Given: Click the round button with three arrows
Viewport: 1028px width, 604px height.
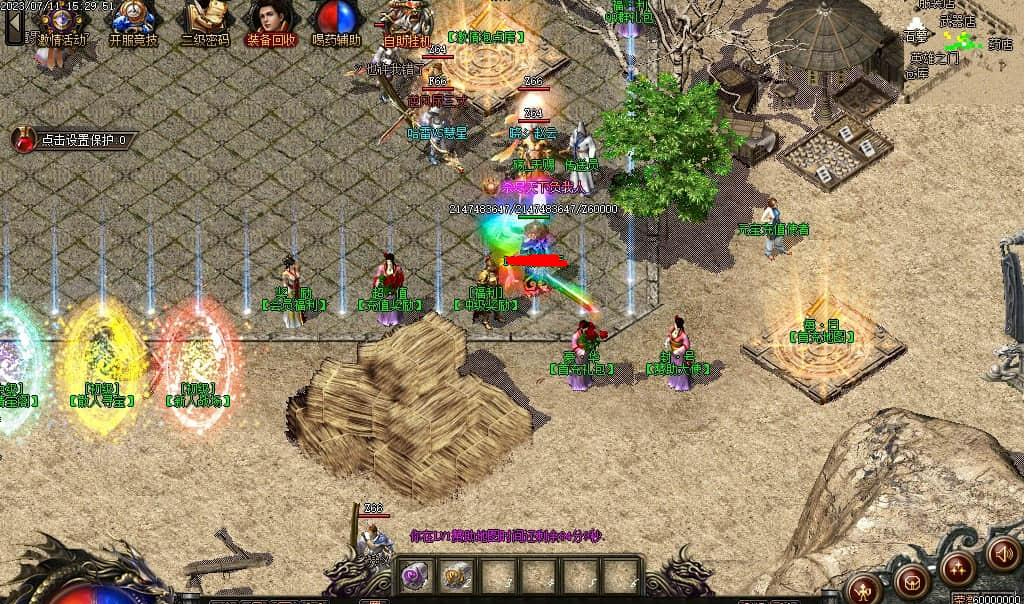Looking at the screenshot, I should click(x=958, y=567).
